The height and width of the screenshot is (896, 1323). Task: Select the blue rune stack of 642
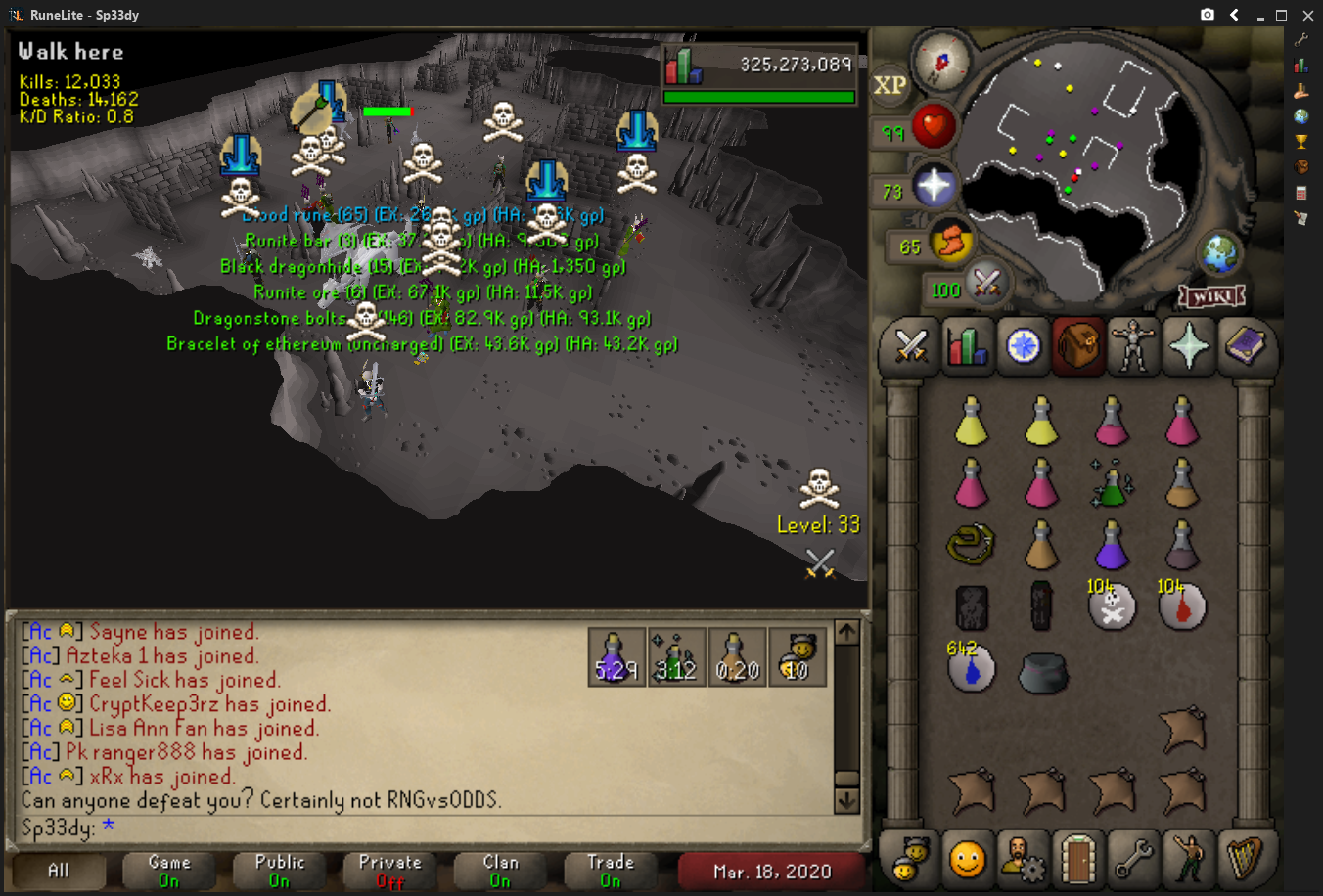972,669
